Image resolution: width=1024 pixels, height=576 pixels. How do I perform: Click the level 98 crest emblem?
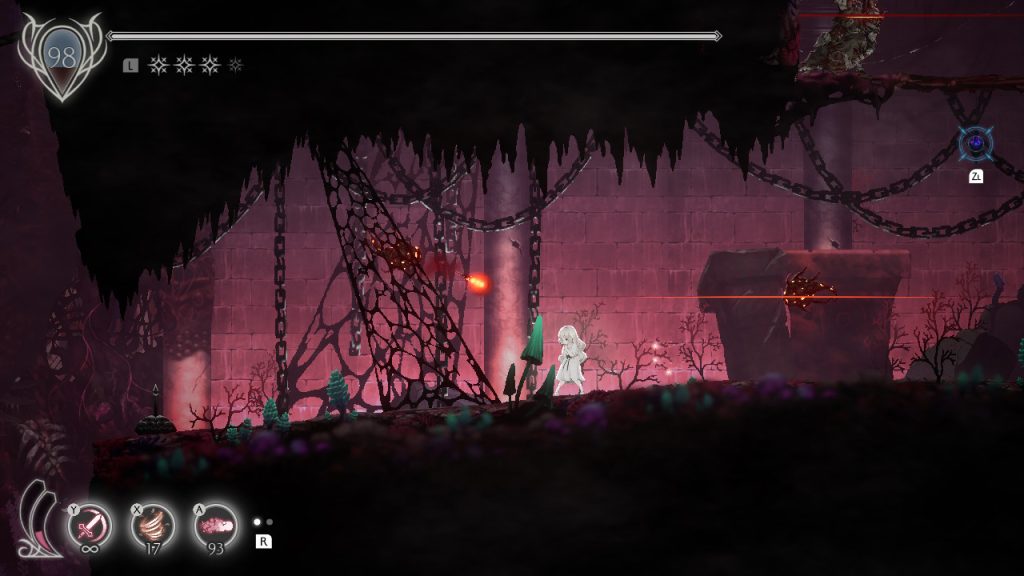click(61, 58)
